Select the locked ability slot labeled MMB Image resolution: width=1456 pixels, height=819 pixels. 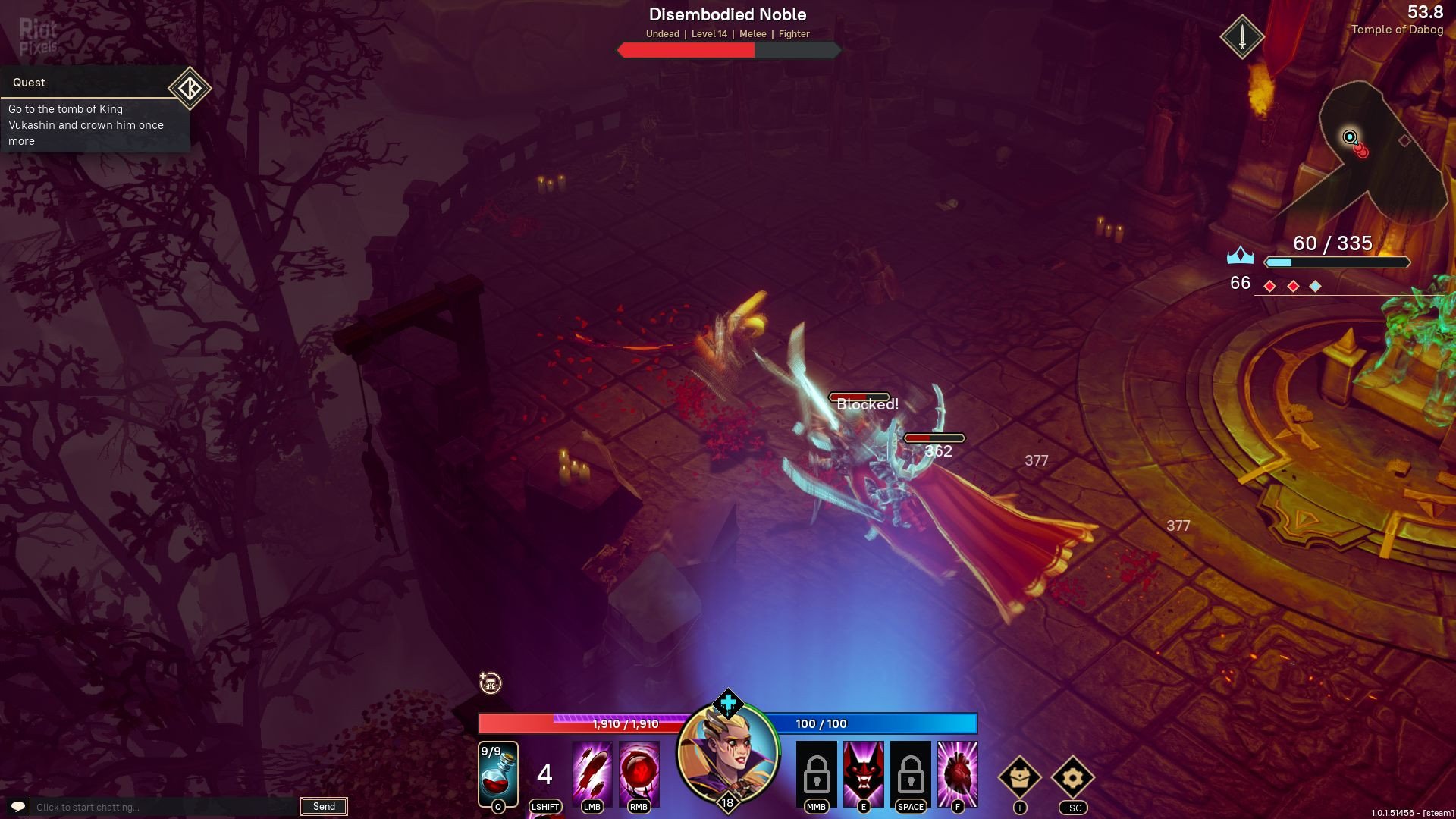click(816, 774)
